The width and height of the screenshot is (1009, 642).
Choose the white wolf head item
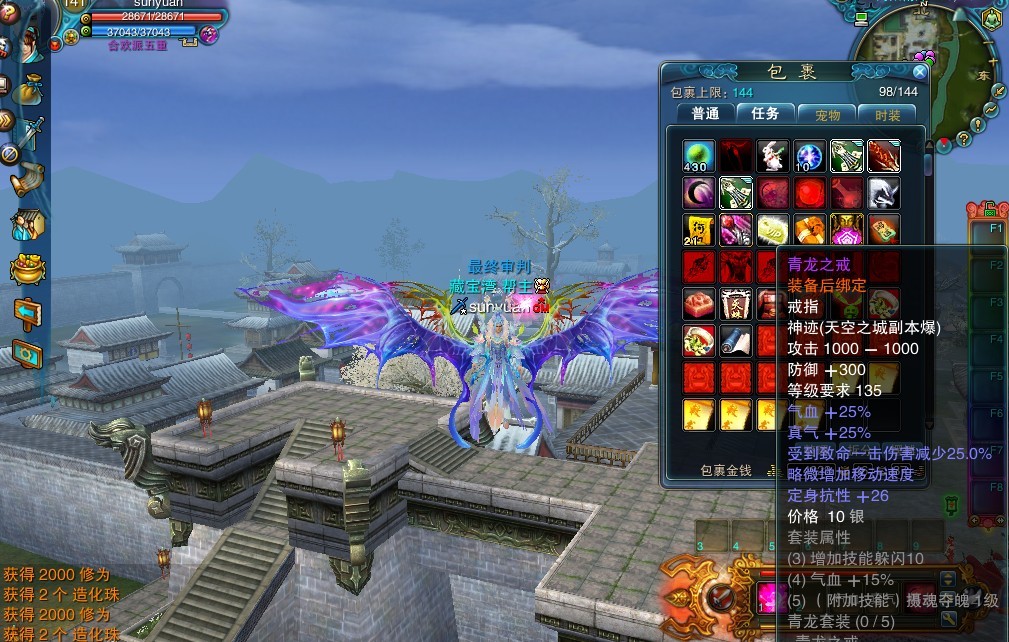883,193
